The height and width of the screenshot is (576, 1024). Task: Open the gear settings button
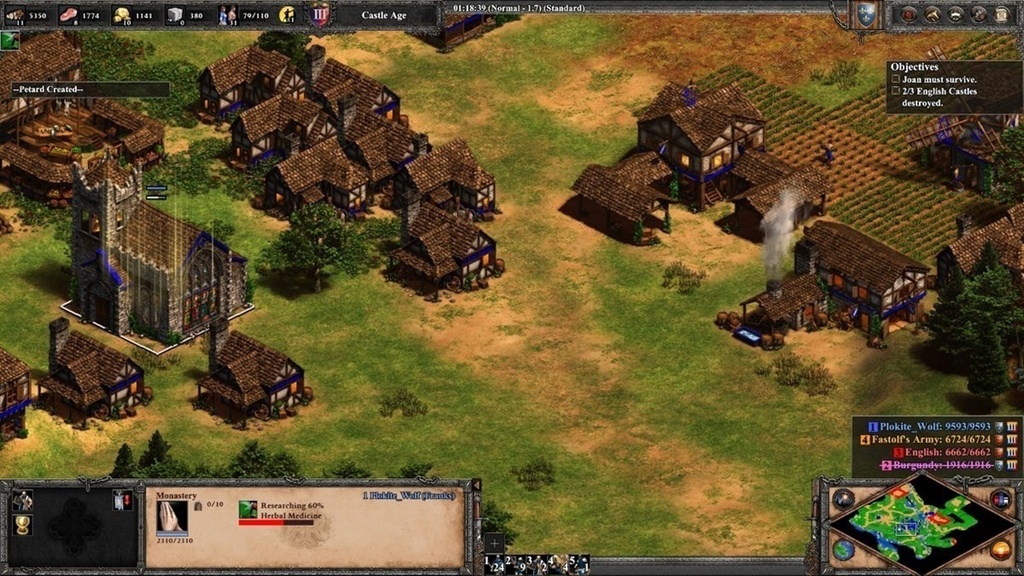click(978, 15)
